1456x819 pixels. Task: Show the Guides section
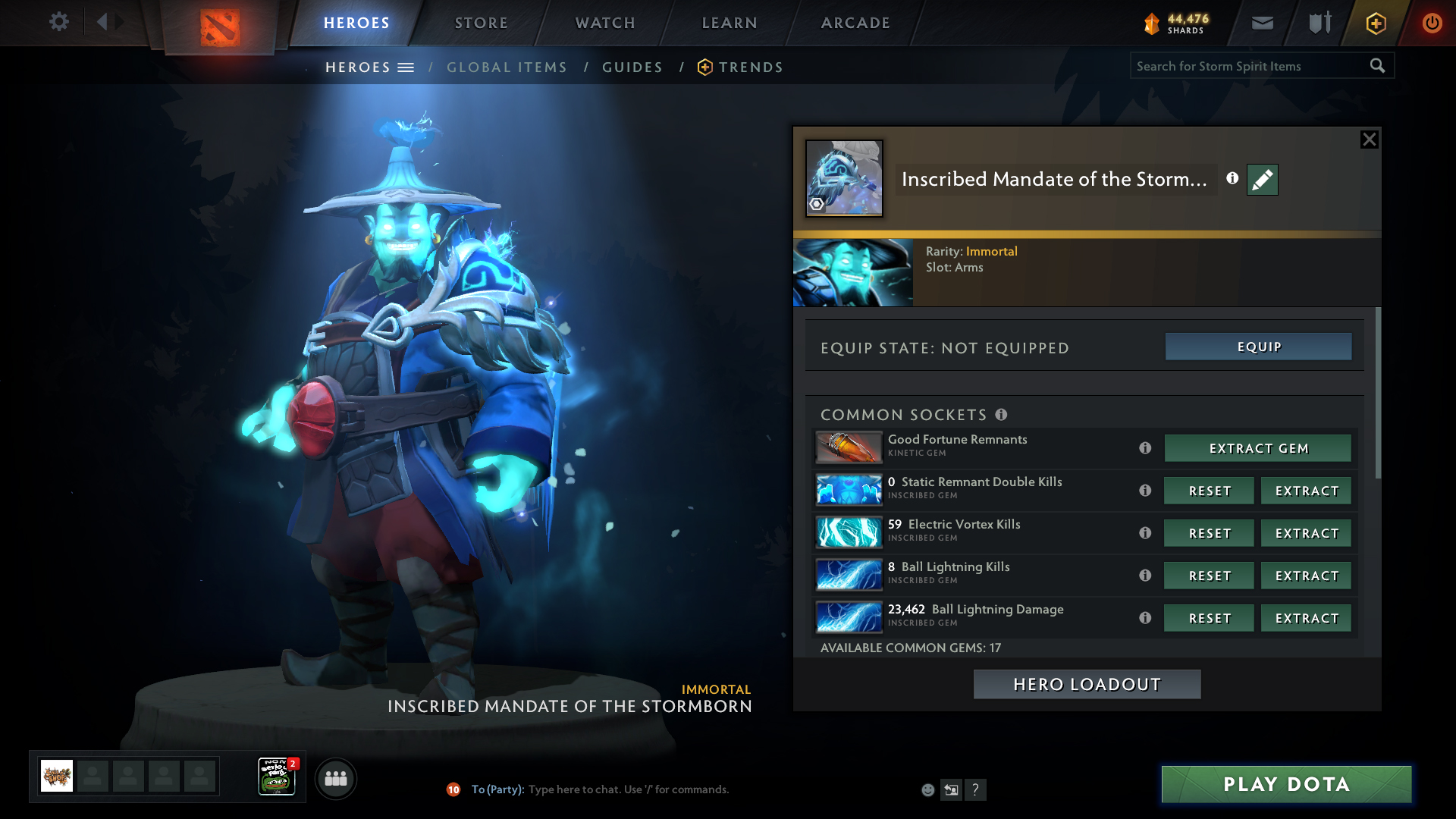632,67
